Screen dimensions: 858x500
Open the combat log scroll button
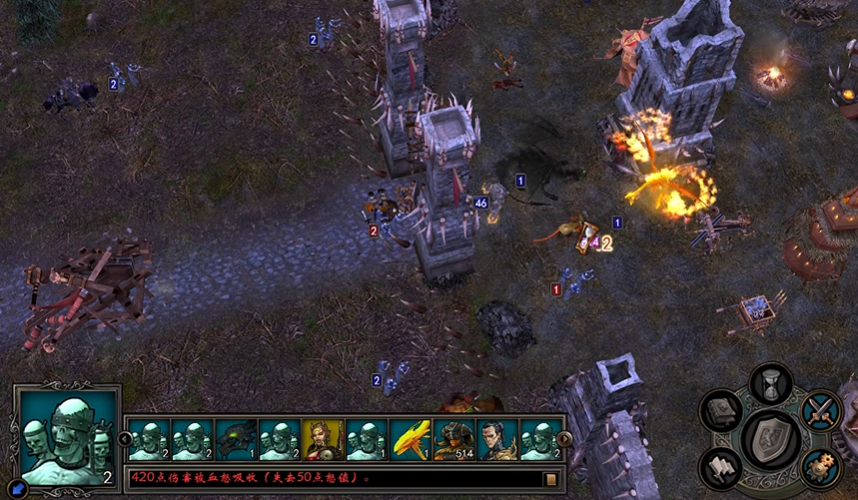tap(550, 478)
